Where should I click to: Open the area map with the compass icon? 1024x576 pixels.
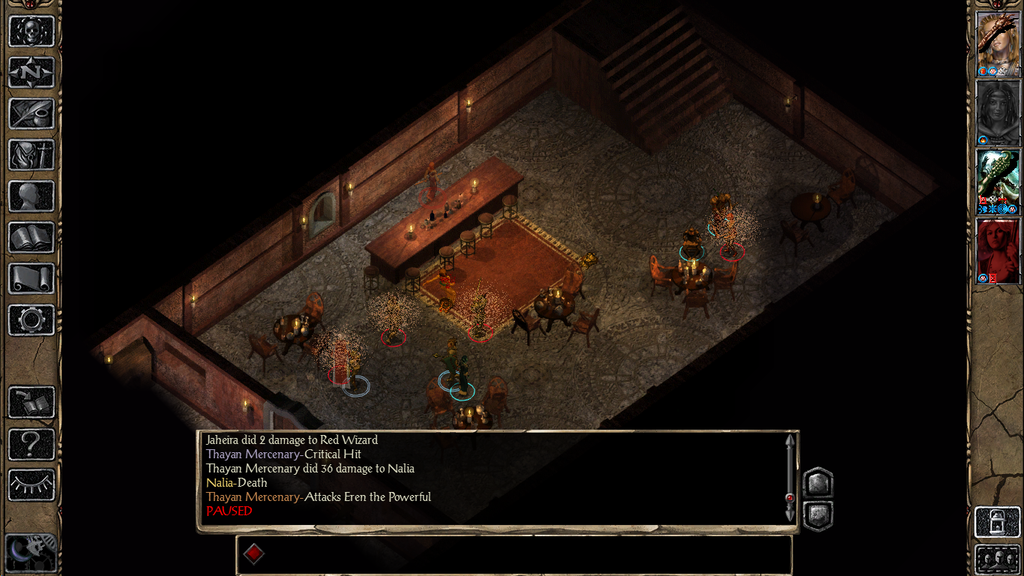[x=31, y=72]
